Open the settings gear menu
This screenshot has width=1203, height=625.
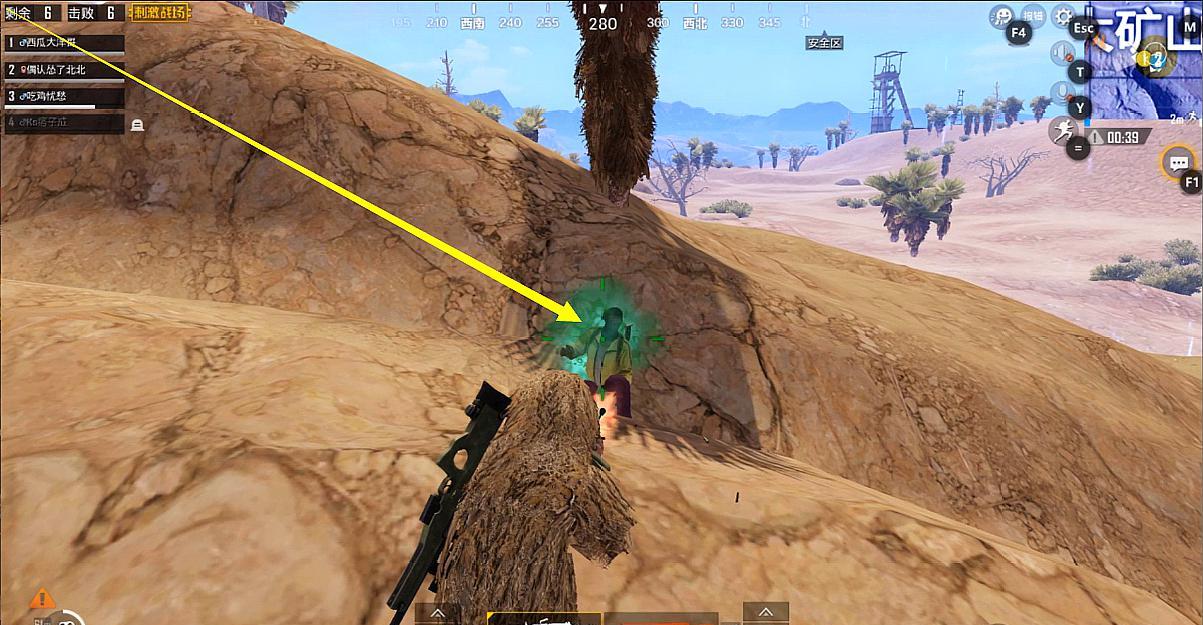1063,17
